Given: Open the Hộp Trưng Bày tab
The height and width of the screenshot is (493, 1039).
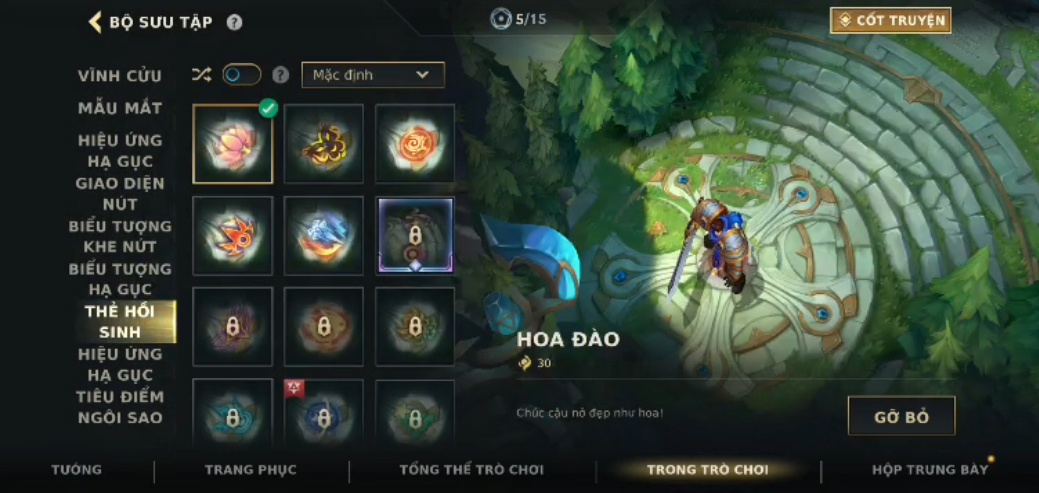Looking at the screenshot, I should pos(930,470).
